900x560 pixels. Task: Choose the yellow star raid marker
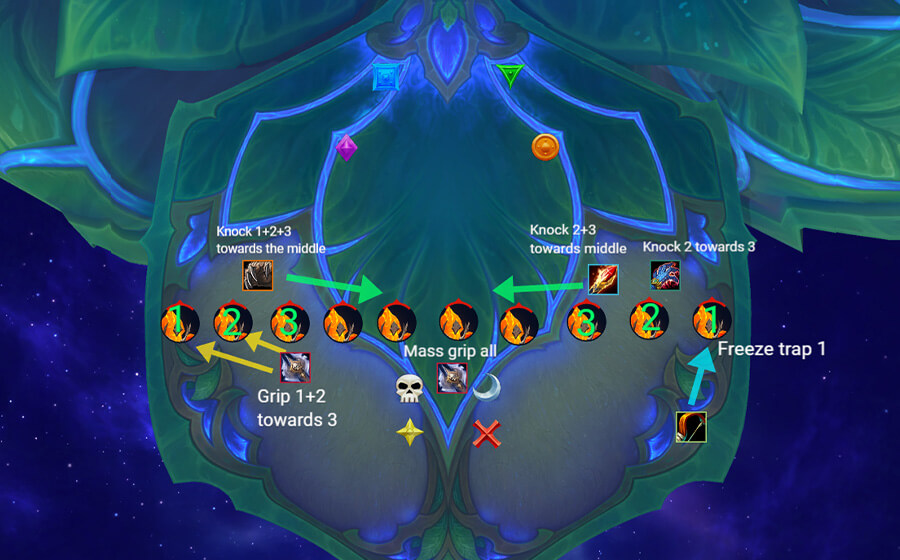tap(409, 433)
